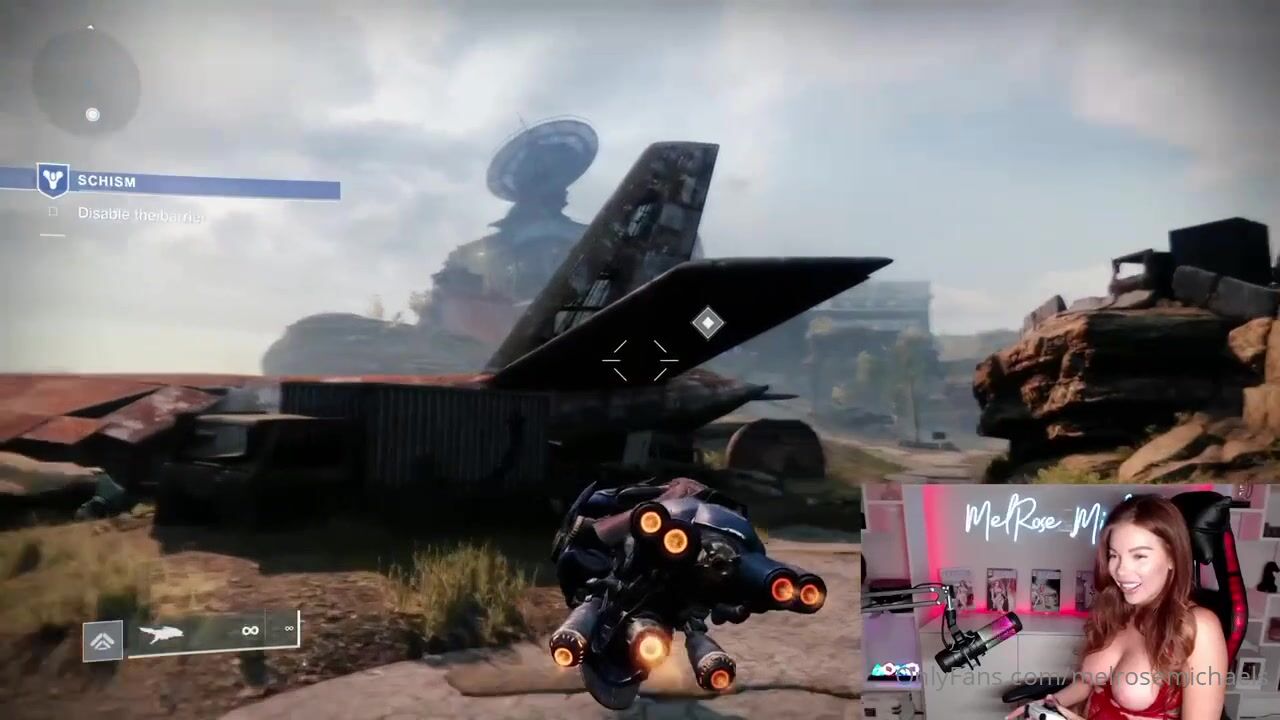
Task: Click the streamer webcam overlay
Action: [1070, 602]
